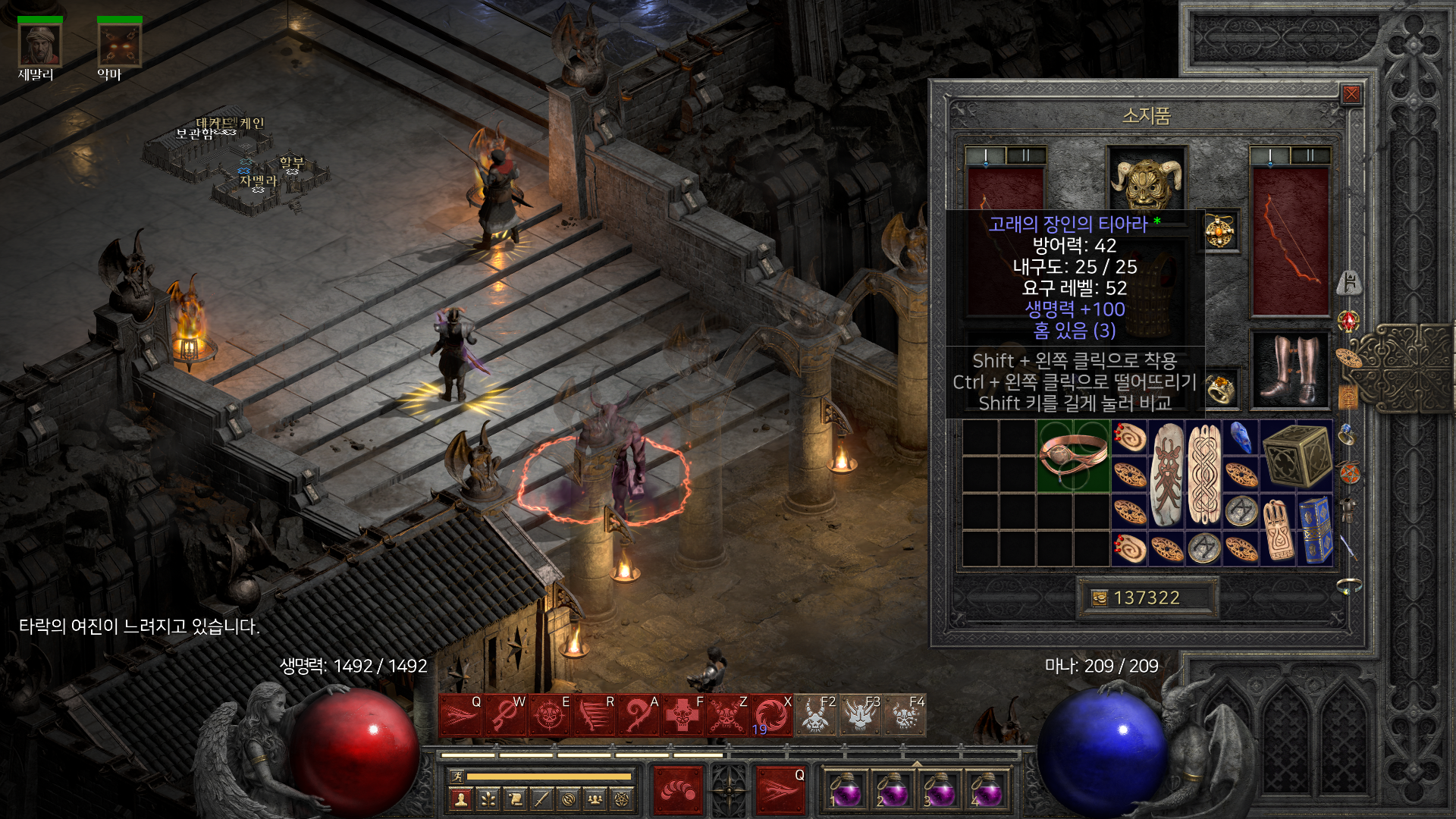Click the gold coin button beside 137322
1456x819 pixels.
pyautogui.click(x=1099, y=598)
